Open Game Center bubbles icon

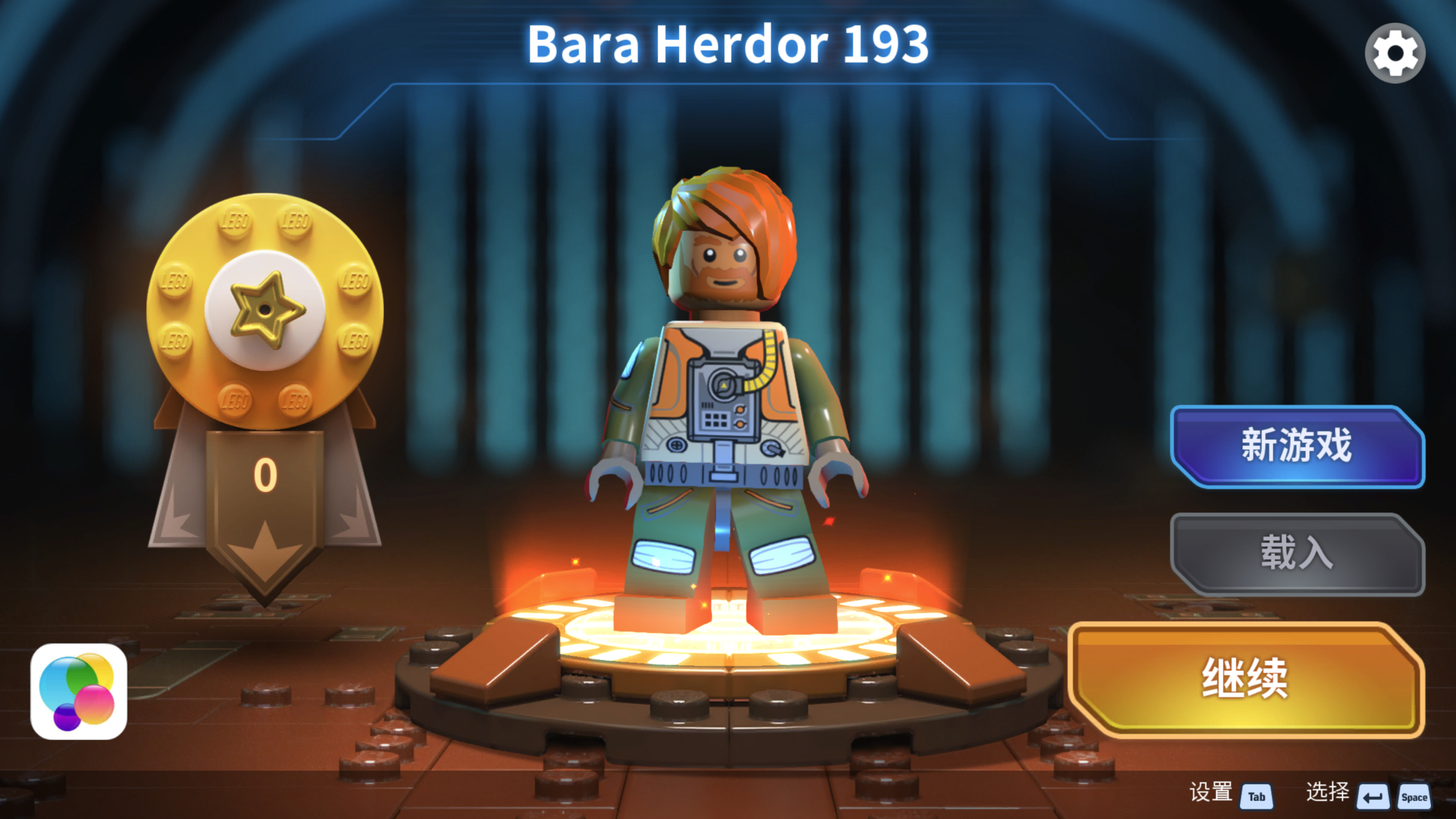coord(78,691)
